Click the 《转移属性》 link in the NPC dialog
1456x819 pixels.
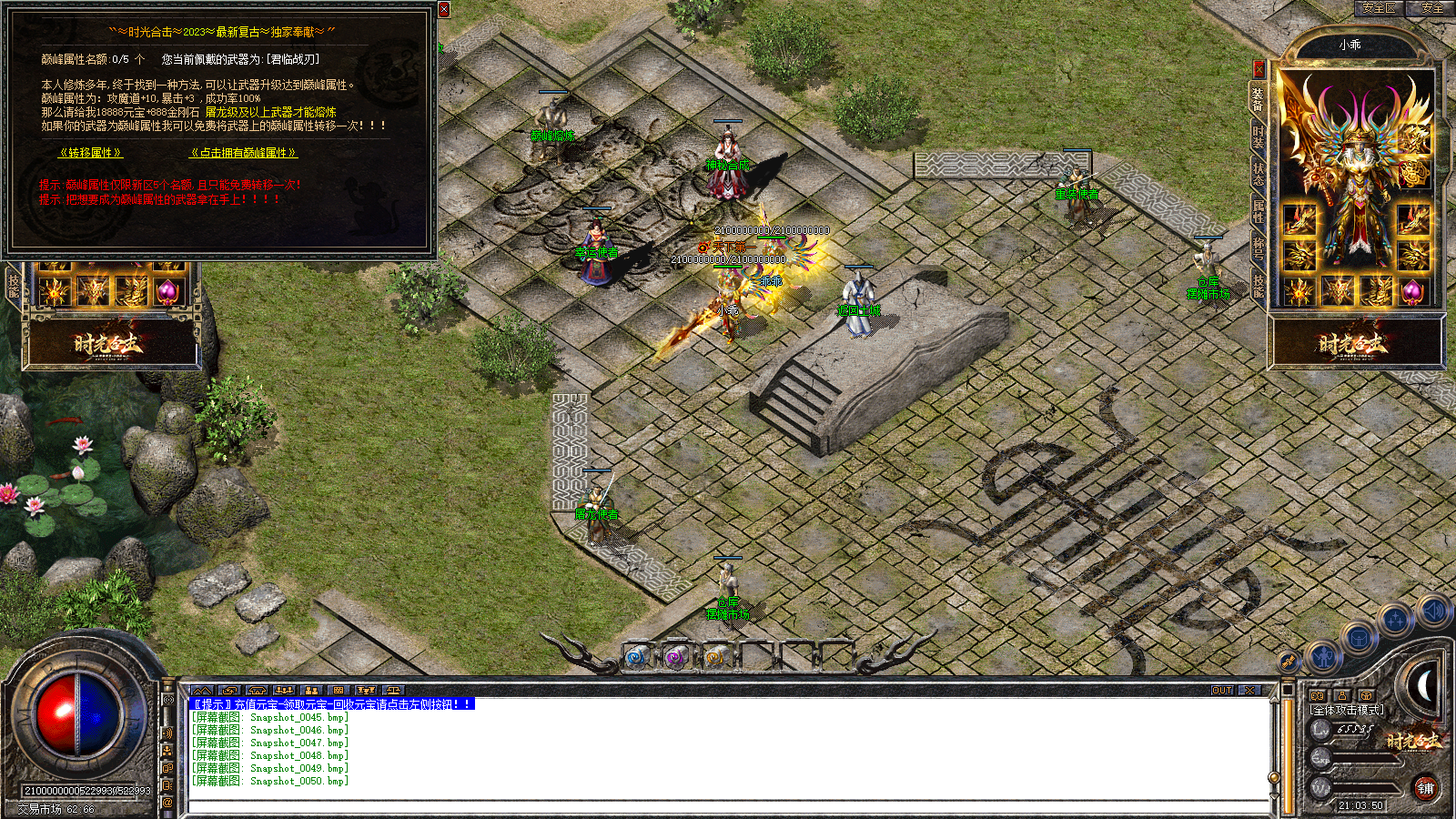tap(91, 153)
